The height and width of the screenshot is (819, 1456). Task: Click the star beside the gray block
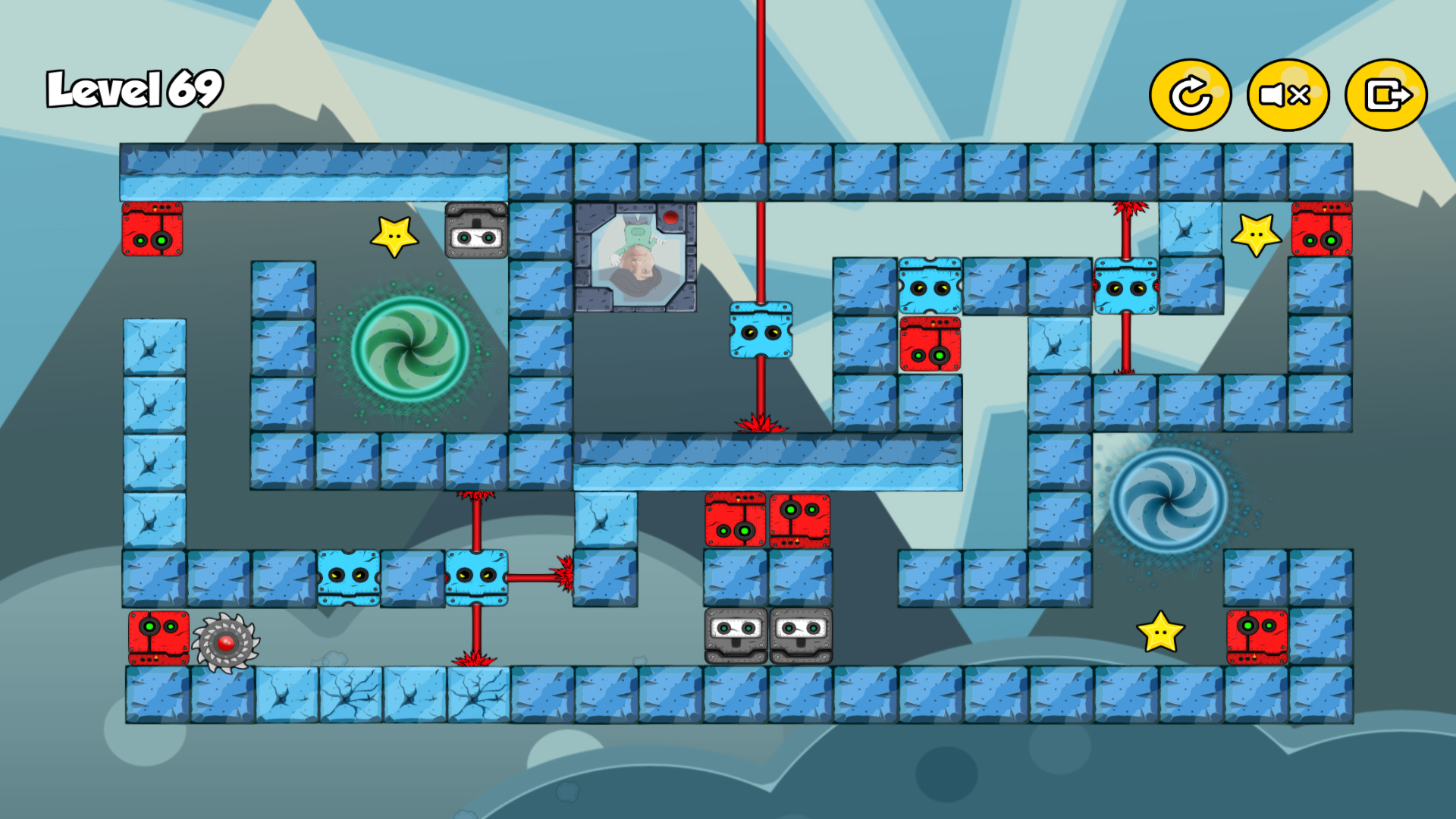(x=396, y=235)
